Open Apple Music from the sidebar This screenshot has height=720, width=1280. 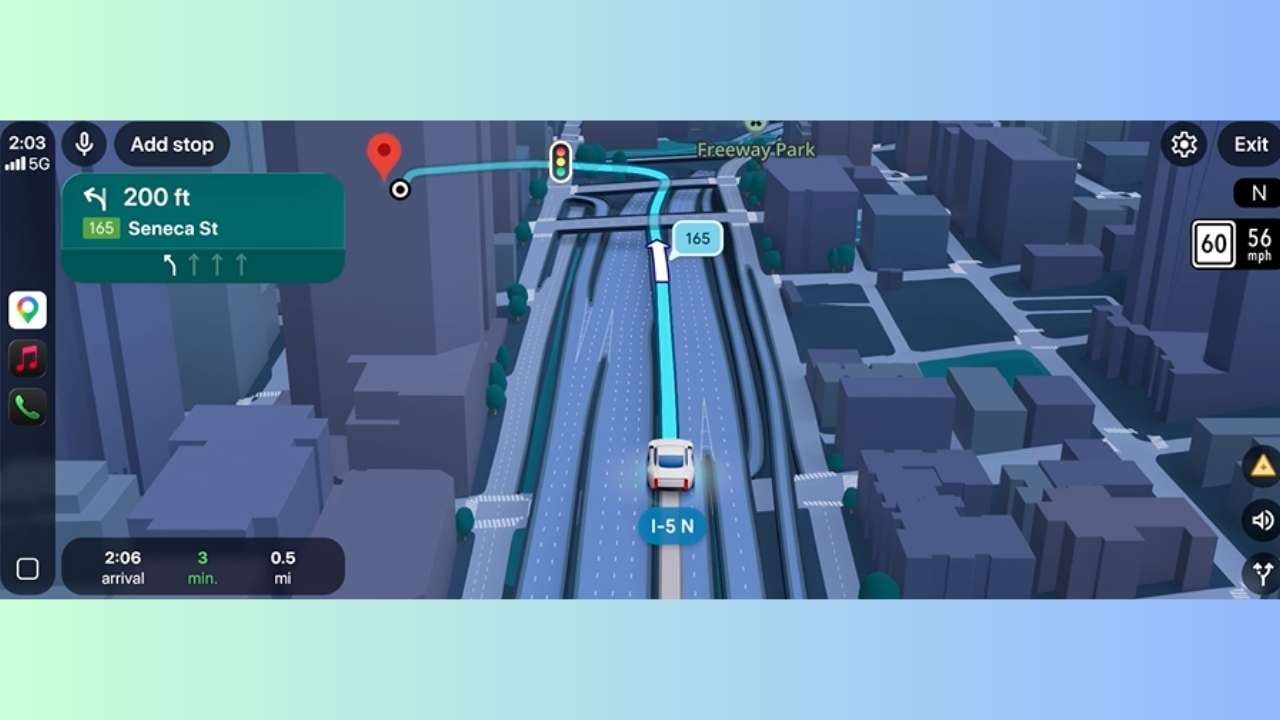[x=27, y=358]
